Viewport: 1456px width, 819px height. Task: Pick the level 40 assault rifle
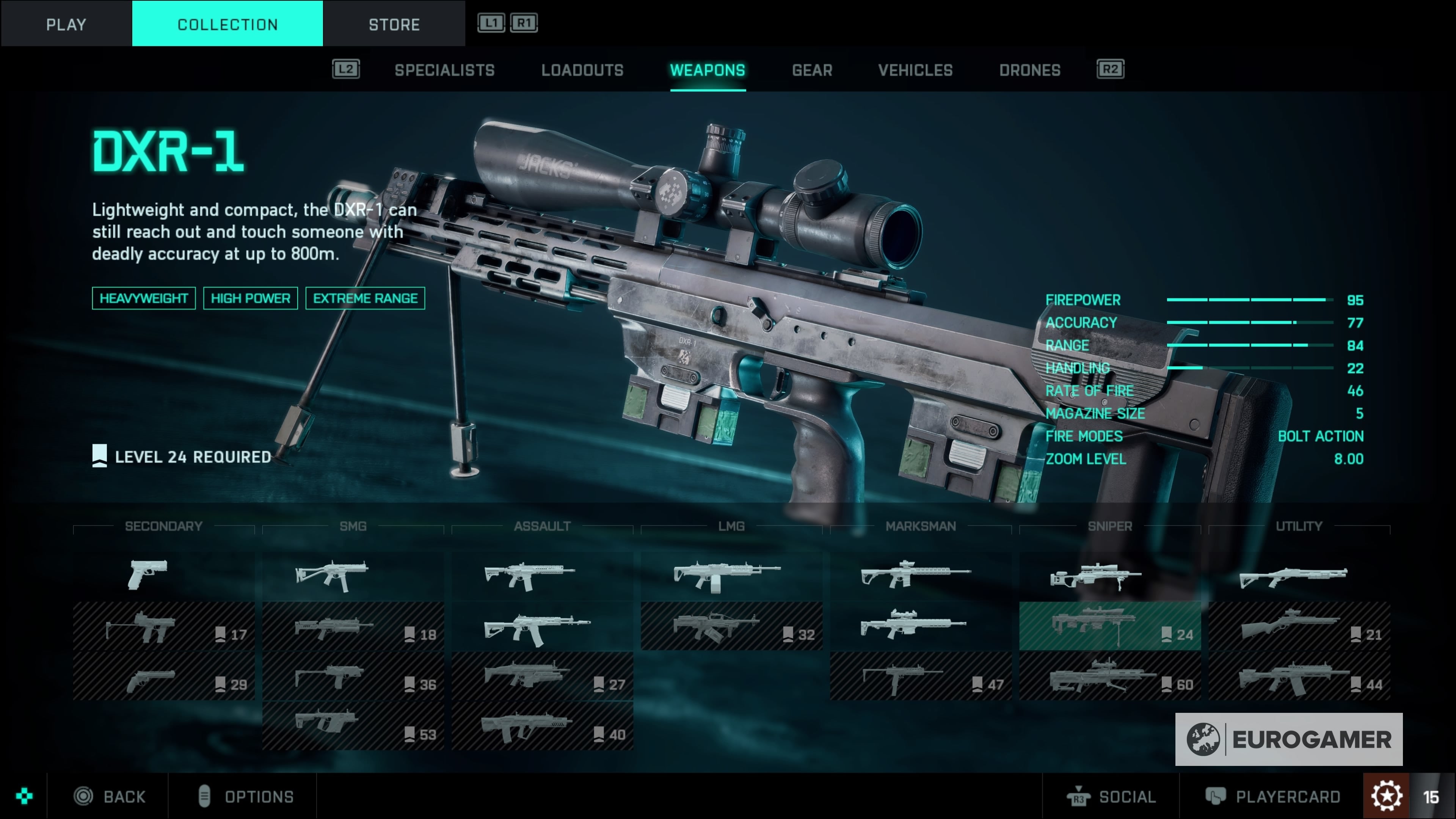[x=542, y=726]
